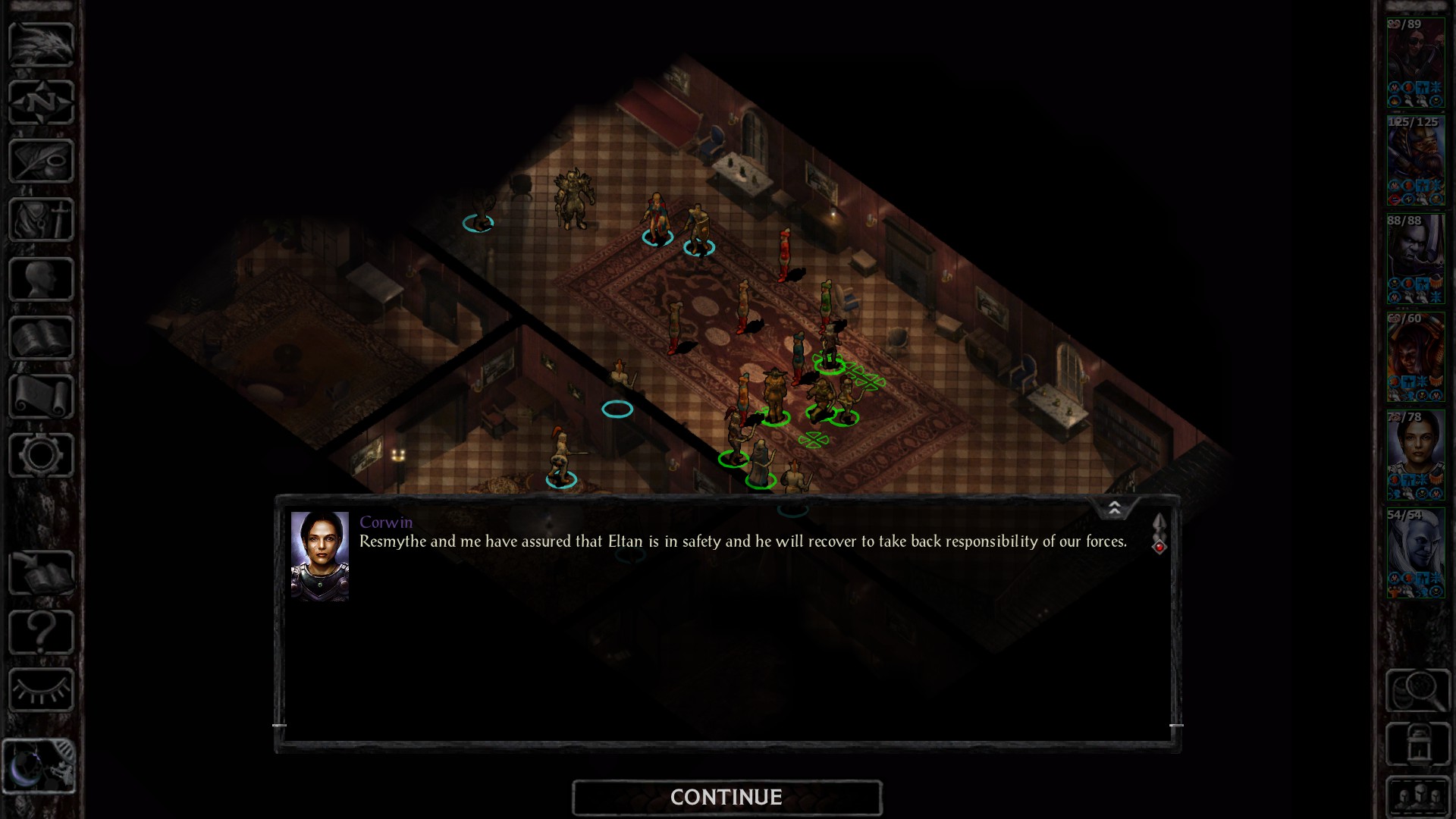Continue the dialogue with Corwin
1456x819 pixels.
[x=726, y=797]
